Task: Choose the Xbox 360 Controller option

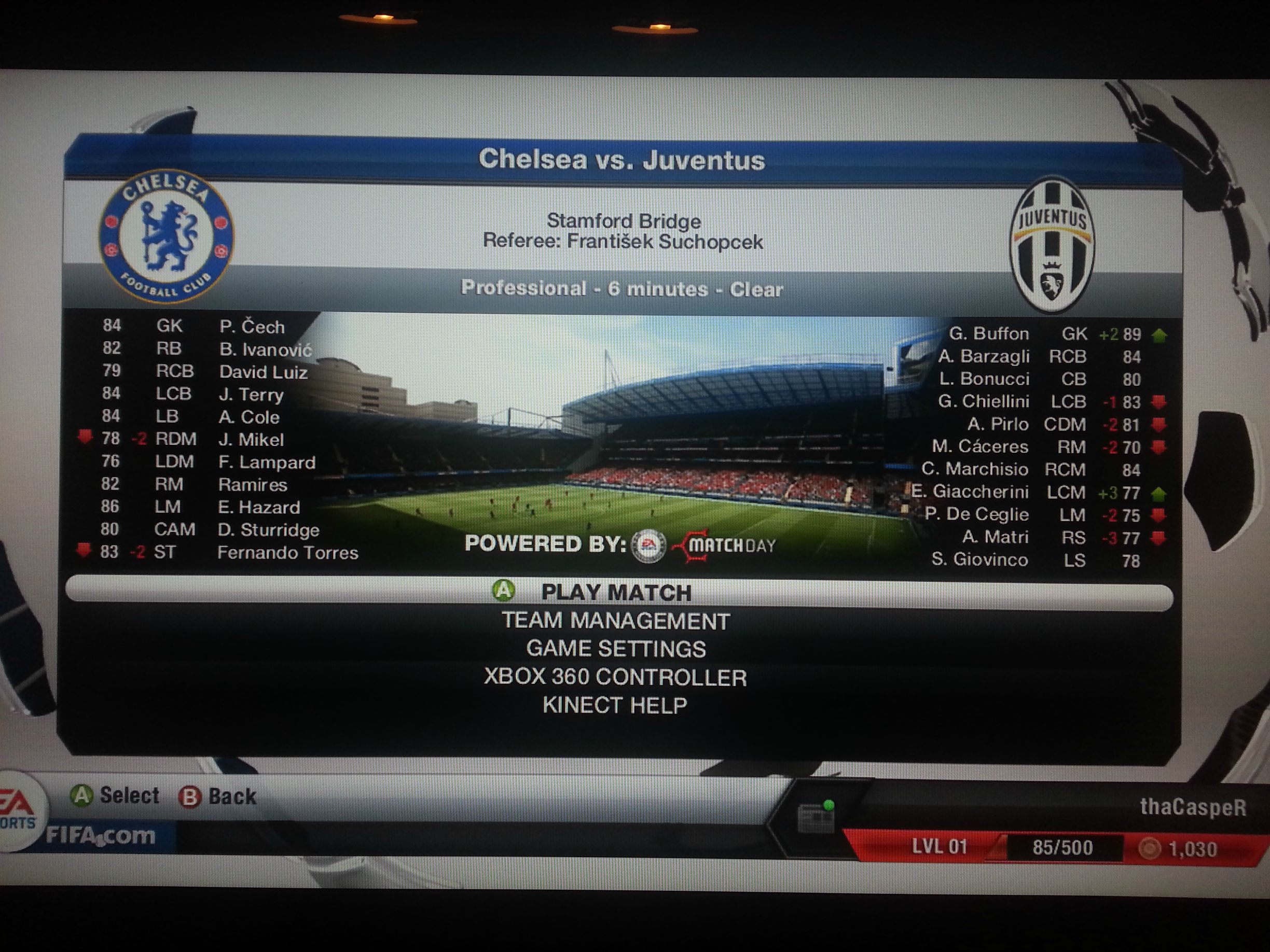Action: 615,678
